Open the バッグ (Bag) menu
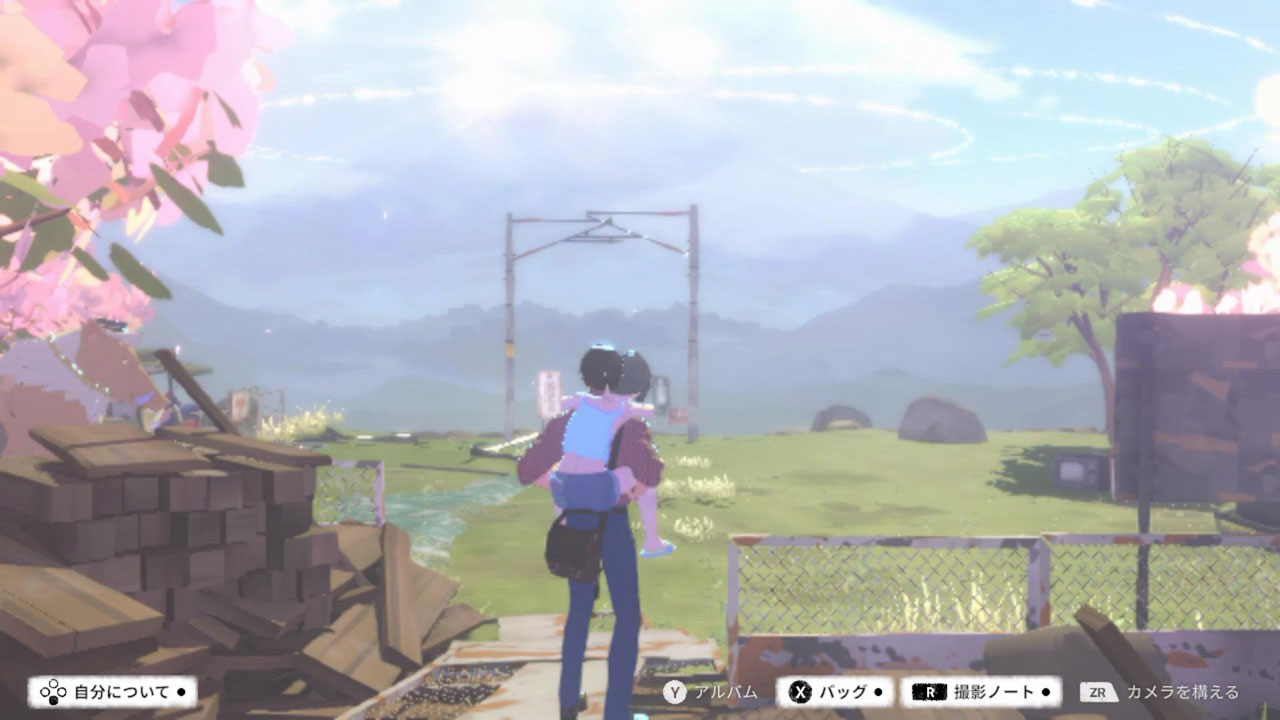 [x=838, y=692]
